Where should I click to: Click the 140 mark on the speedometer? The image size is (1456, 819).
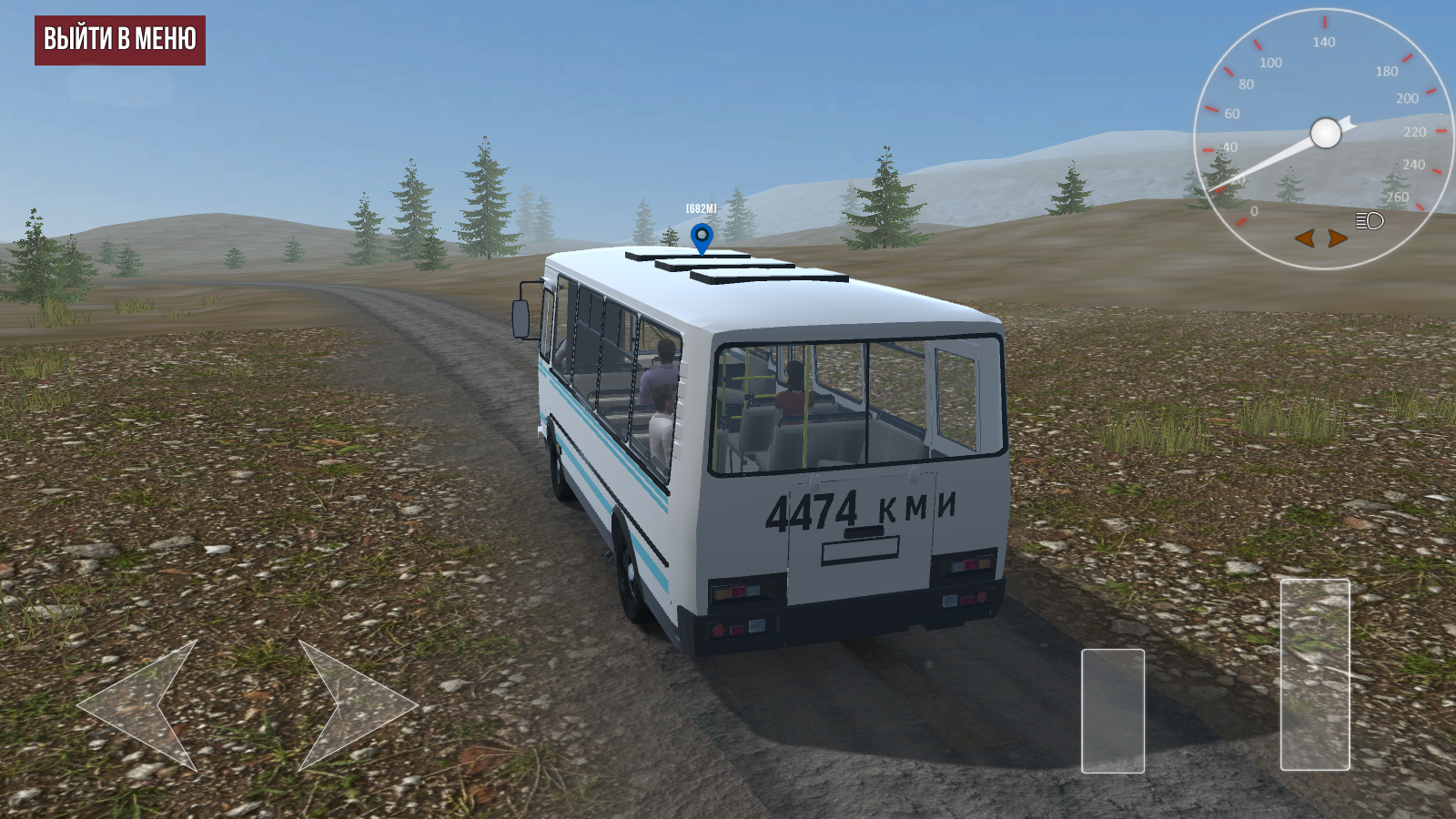(1324, 41)
